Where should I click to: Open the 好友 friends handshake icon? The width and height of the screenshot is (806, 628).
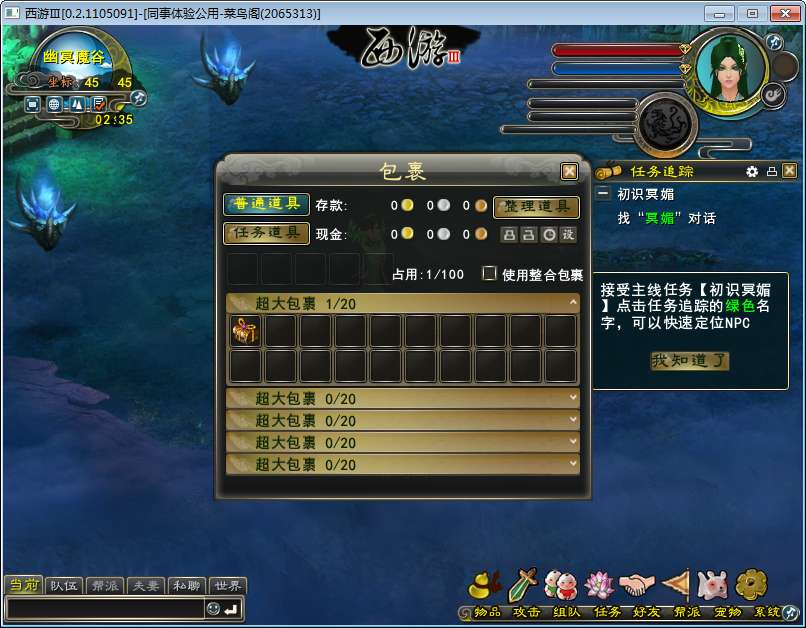(635, 585)
